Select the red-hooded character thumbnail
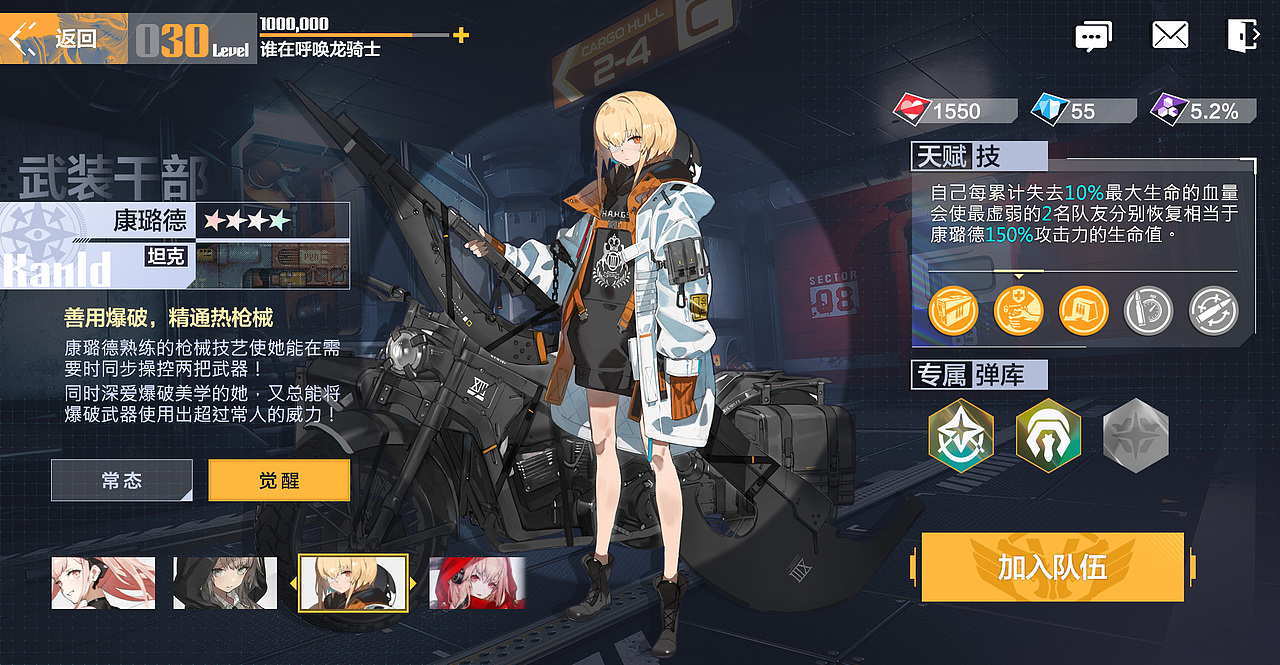The width and height of the screenshot is (1280, 665). tap(477, 583)
